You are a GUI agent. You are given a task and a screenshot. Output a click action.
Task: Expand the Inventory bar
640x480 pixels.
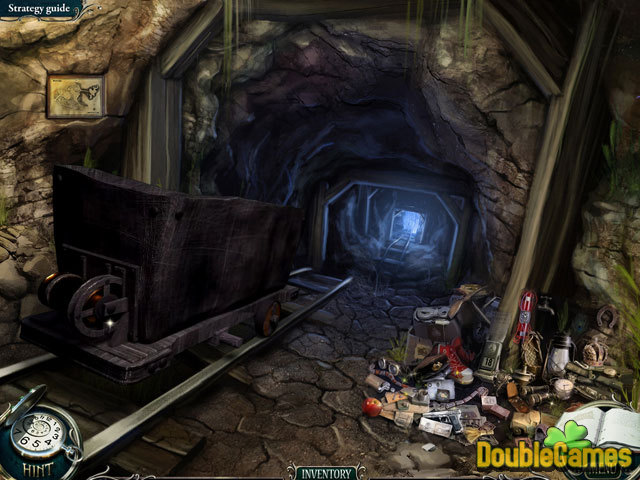tap(324, 470)
